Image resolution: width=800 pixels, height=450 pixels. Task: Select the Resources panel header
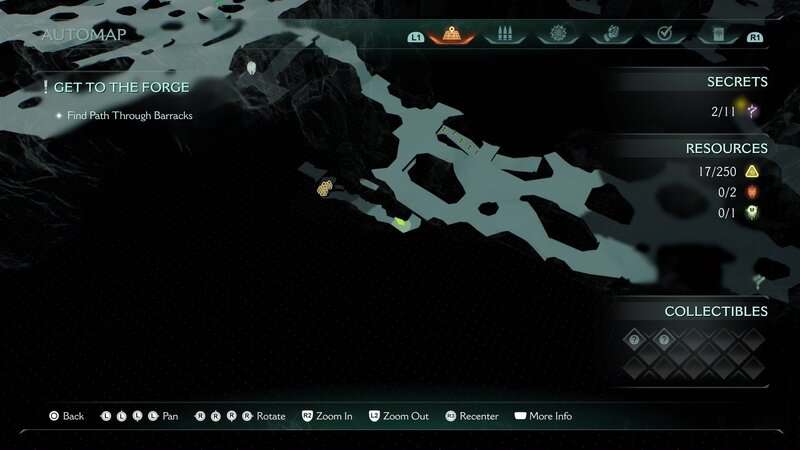pos(726,148)
